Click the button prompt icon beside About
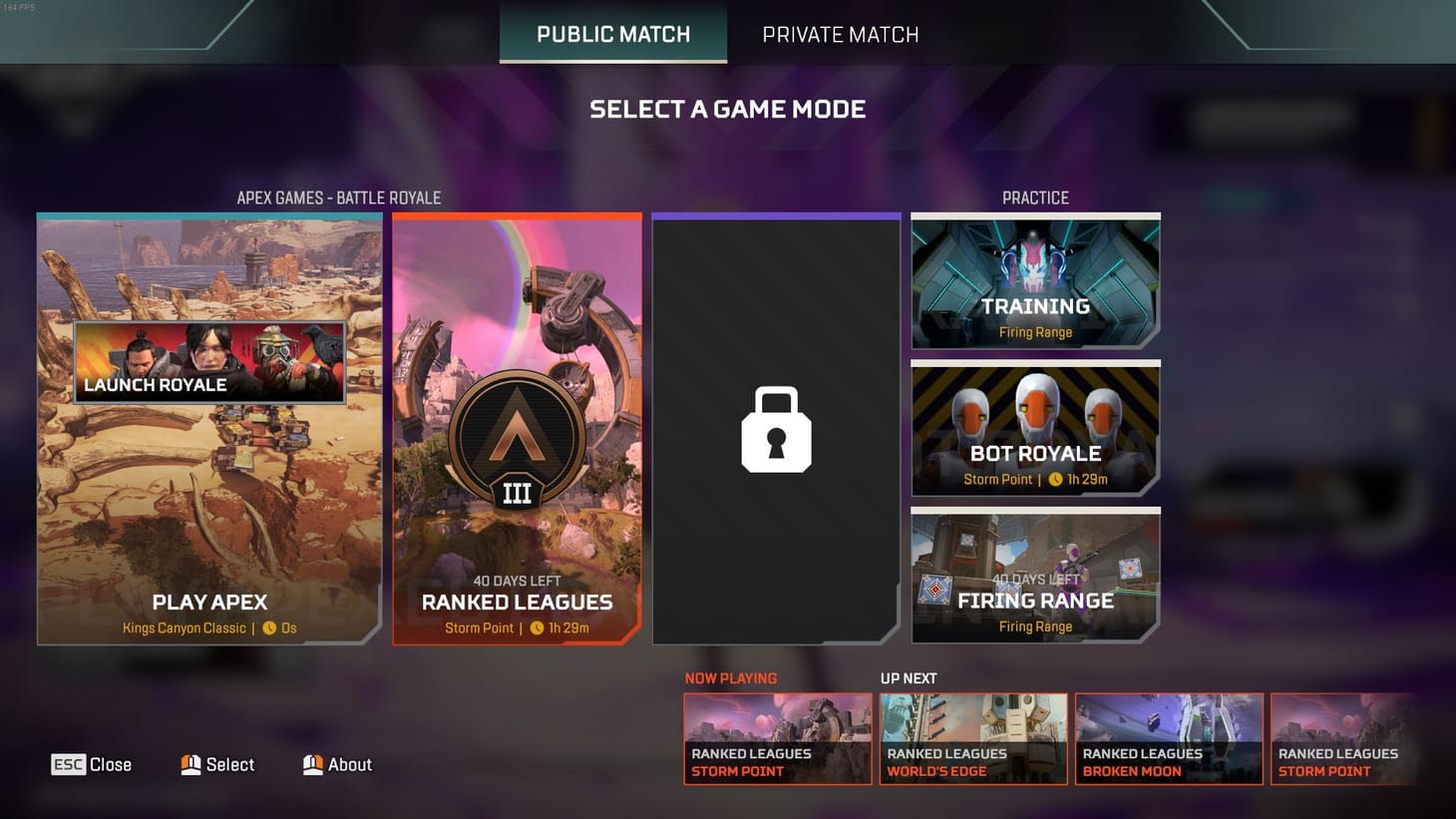 point(312,764)
